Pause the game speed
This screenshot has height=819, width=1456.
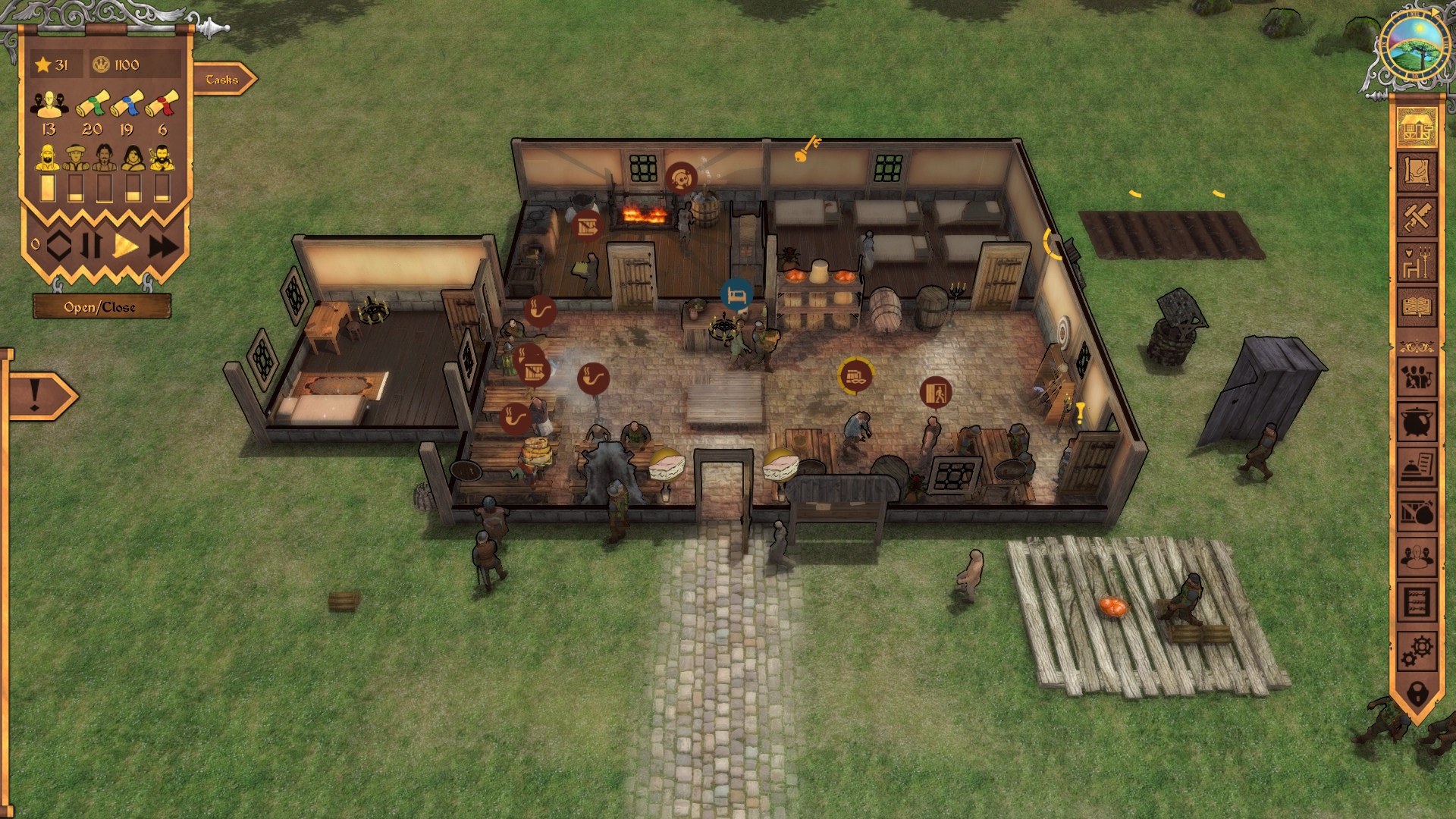tap(92, 246)
